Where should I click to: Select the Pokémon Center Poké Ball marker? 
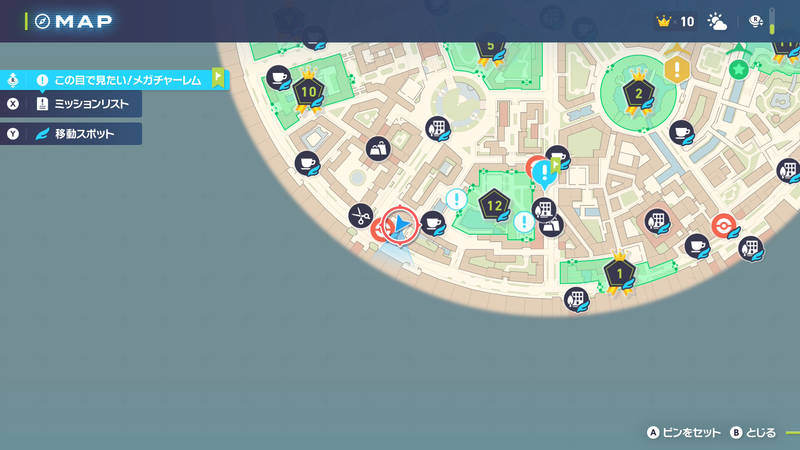tap(723, 225)
